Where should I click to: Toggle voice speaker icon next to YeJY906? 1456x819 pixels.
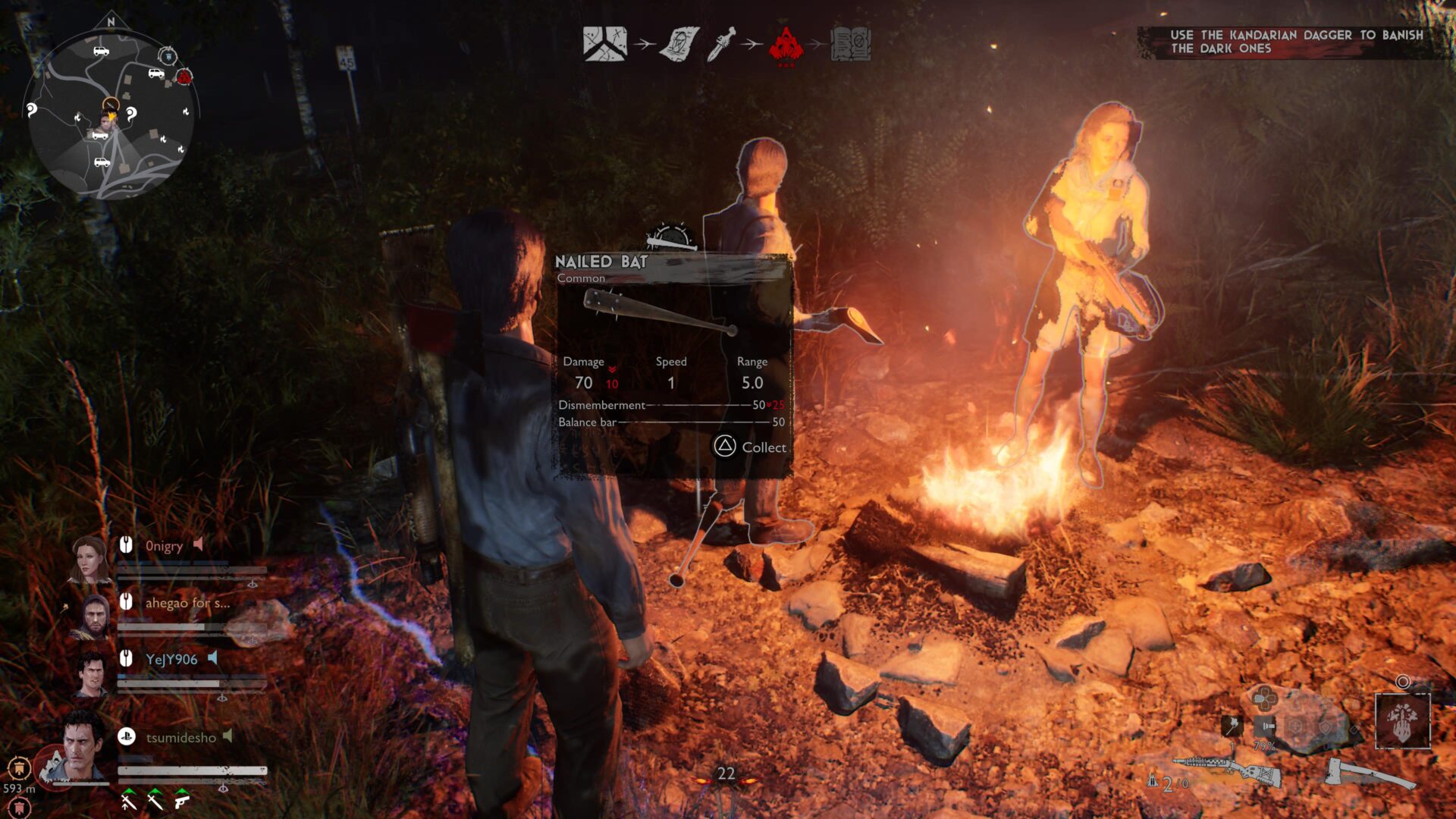click(213, 657)
